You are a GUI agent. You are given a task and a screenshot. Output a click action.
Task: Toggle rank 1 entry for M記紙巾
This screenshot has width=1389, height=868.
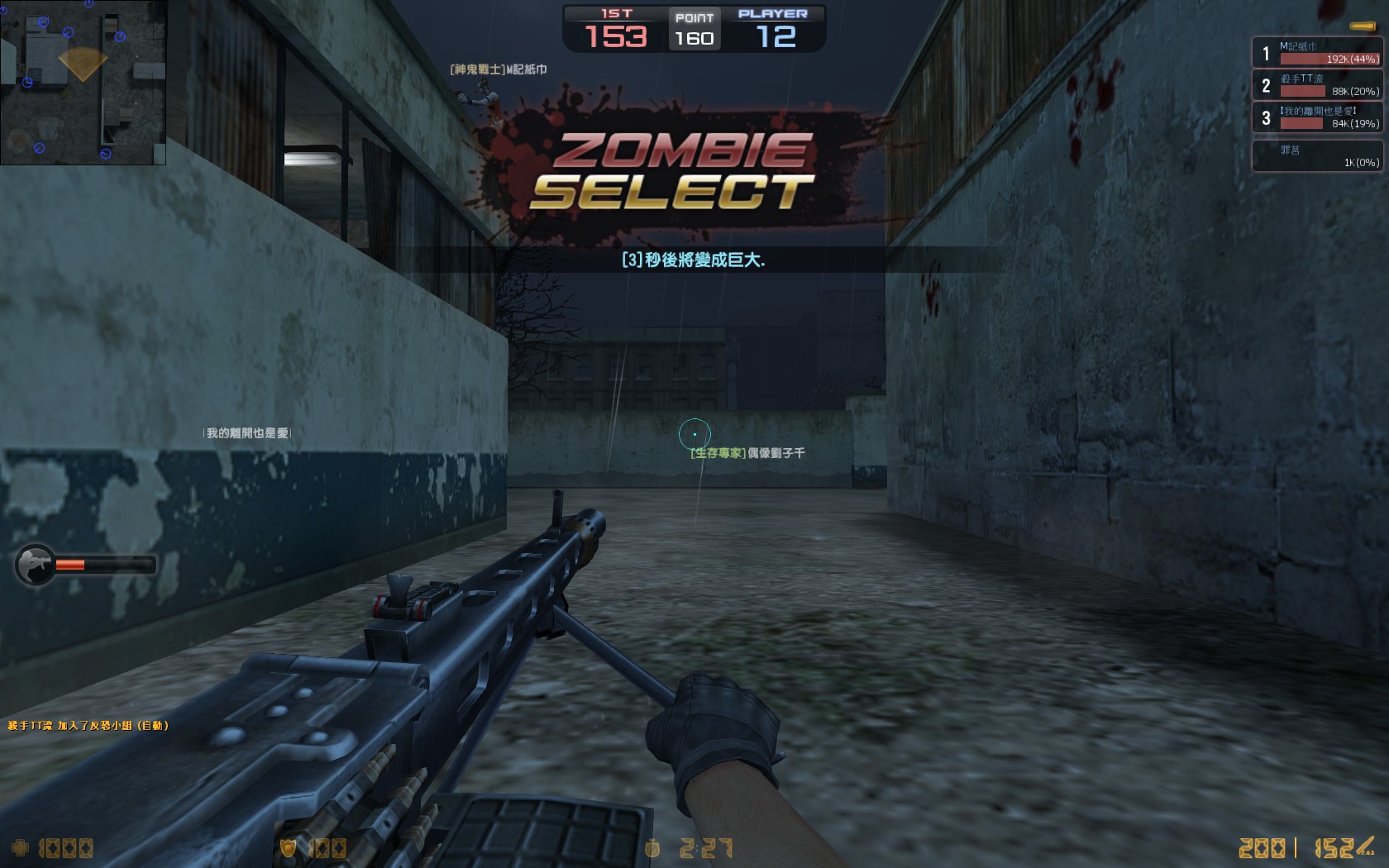pos(1318,52)
